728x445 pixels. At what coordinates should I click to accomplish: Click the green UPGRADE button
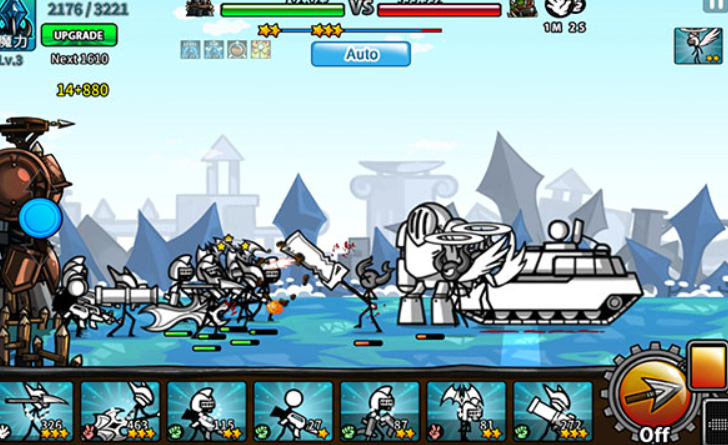(79, 35)
